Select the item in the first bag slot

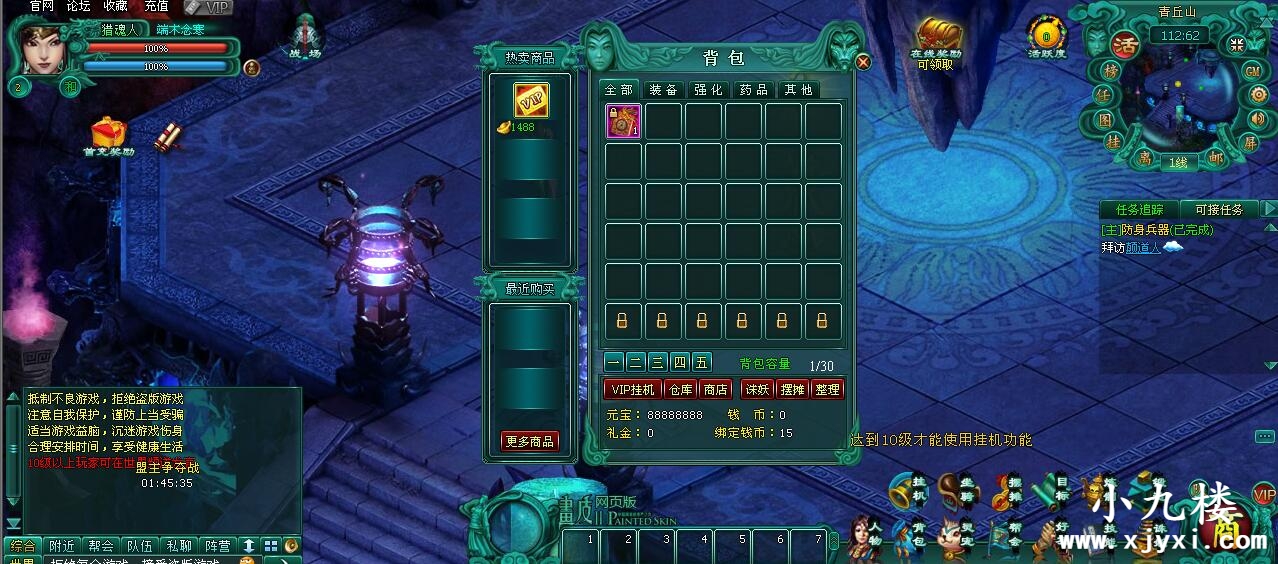(623, 122)
